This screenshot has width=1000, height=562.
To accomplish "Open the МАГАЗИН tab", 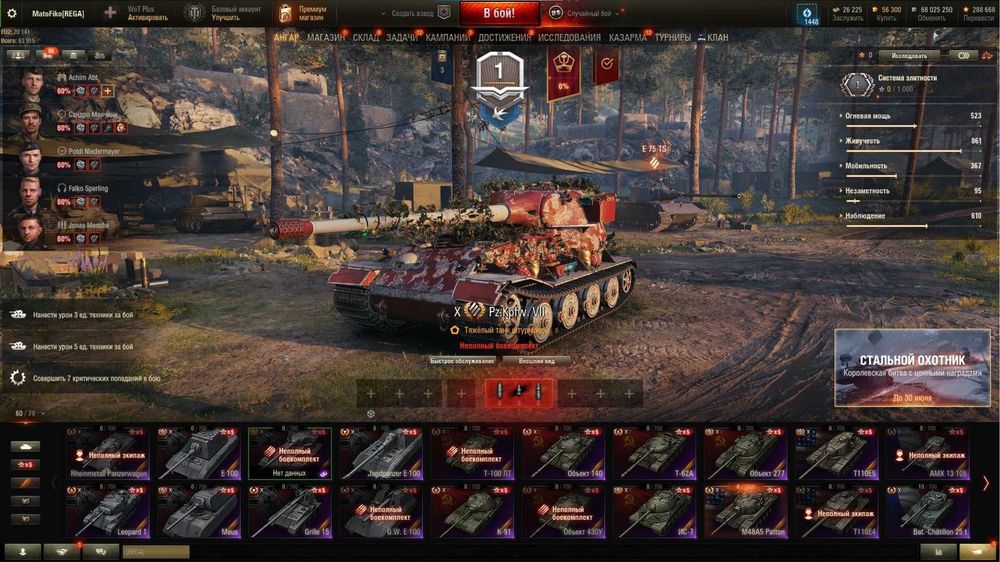I will [x=326, y=38].
